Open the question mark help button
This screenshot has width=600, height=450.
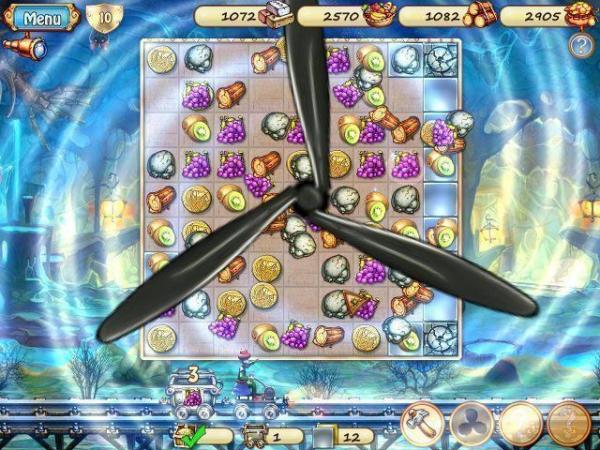point(578,44)
